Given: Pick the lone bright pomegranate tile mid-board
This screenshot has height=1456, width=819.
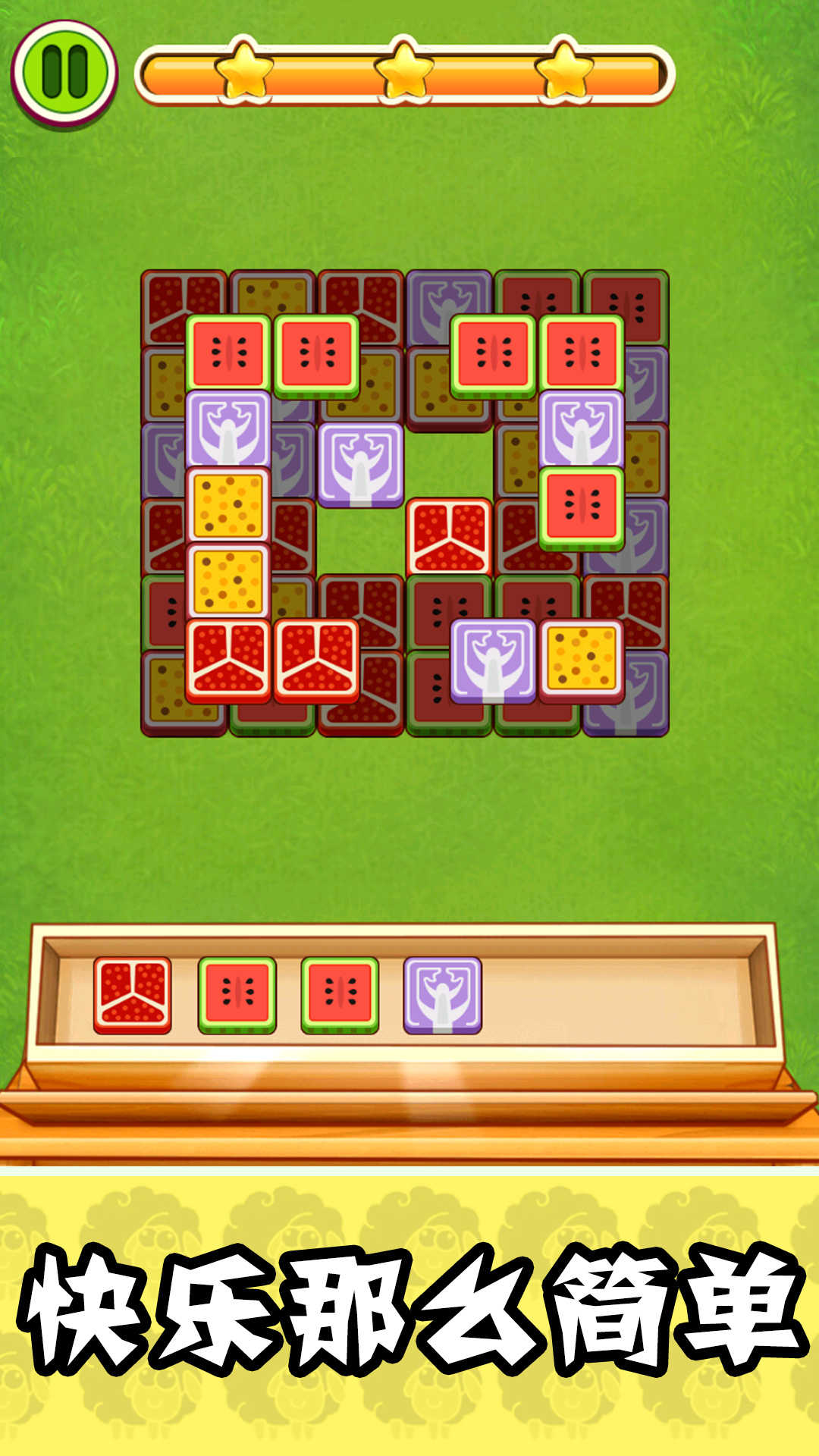Looking at the screenshot, I should coord(449,537).
